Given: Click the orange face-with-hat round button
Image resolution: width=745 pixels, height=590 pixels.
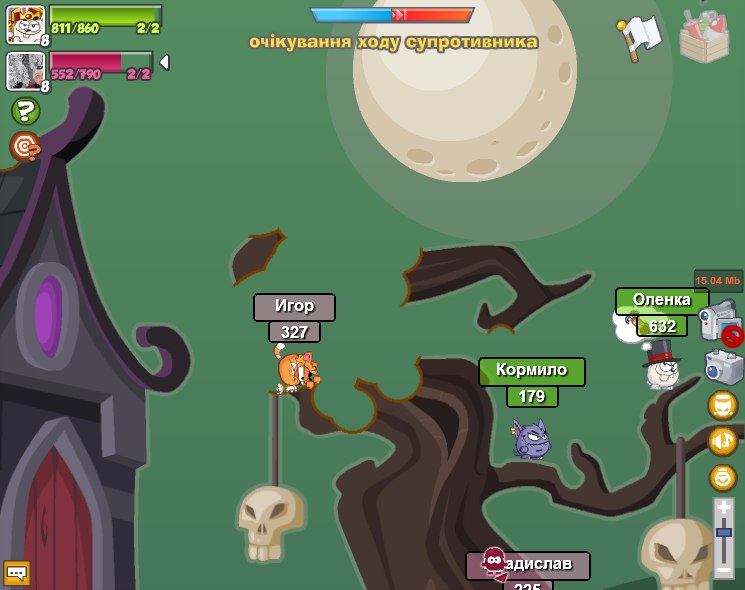Looking at the screenshot, I should coord(722,405).
